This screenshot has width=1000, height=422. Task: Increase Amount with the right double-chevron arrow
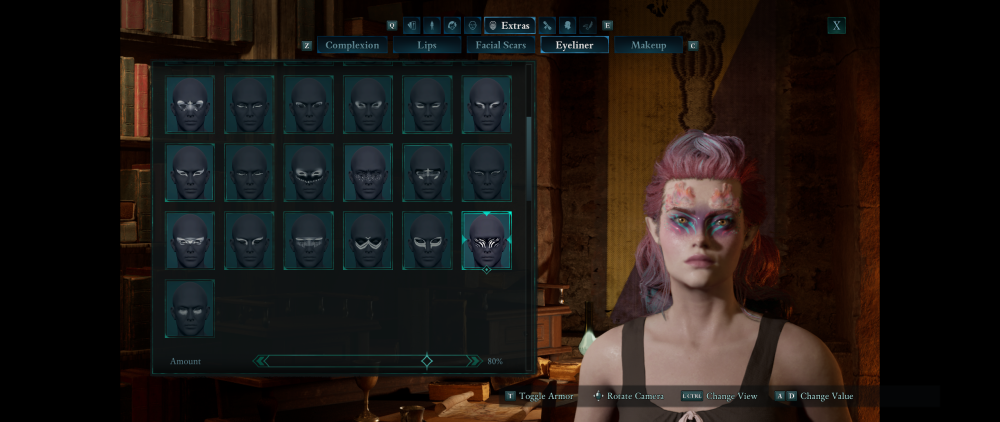[474, 361]
